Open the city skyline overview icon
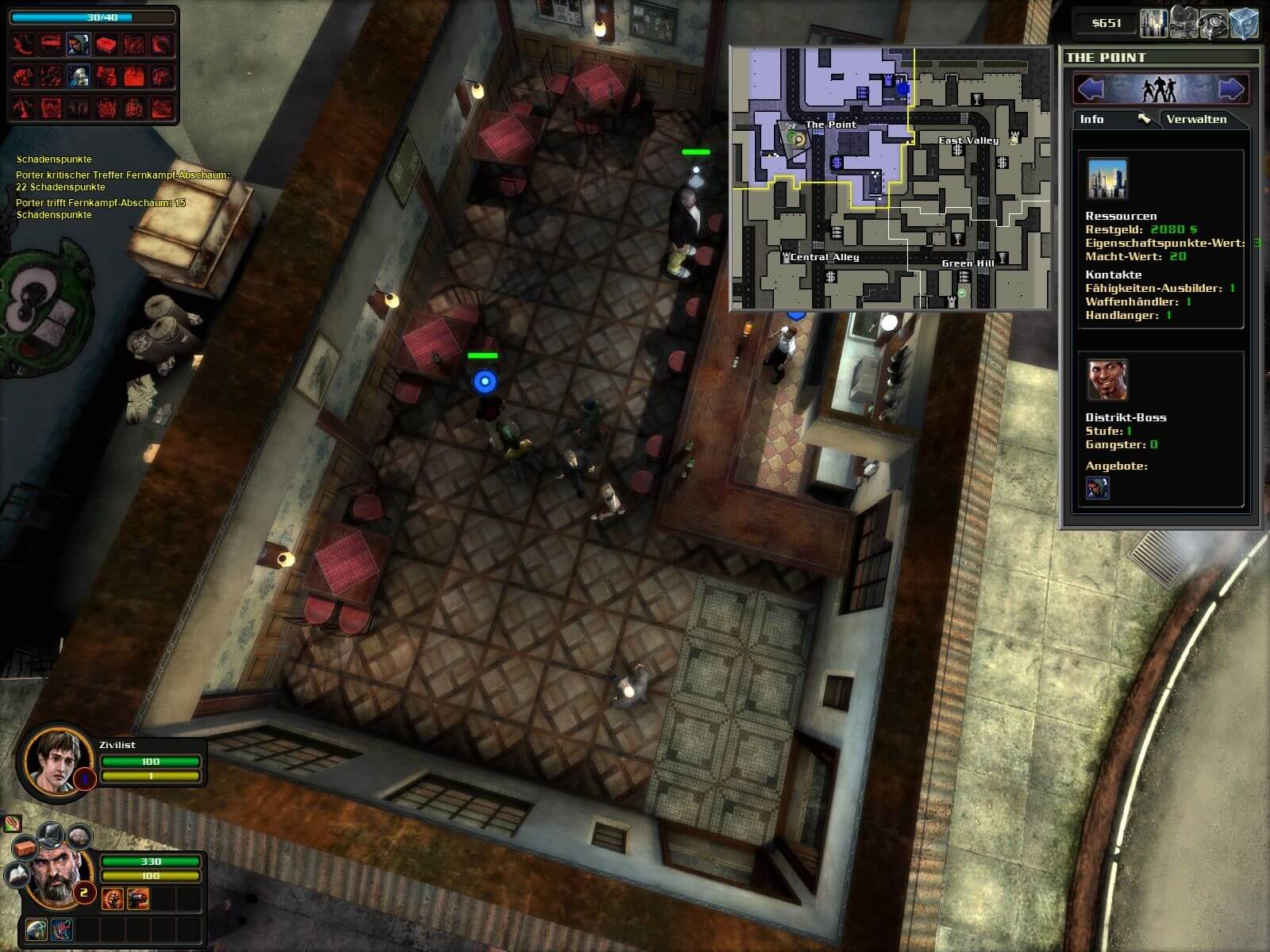Image resolution: width=1270 pixels, height=952 pixels. click(x=1153, y=24)
